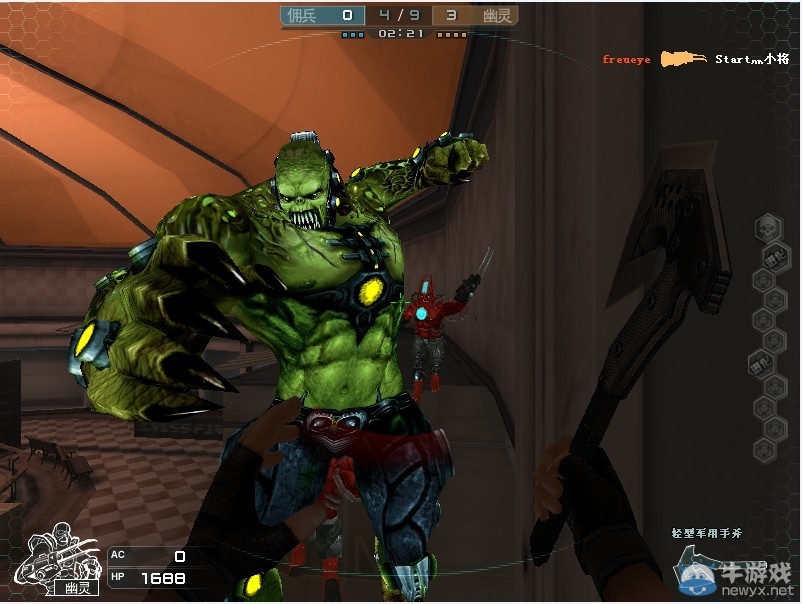Open the newyx.net watermark logo
Viewport: 802px width, 604px height.
pos(737,577)
